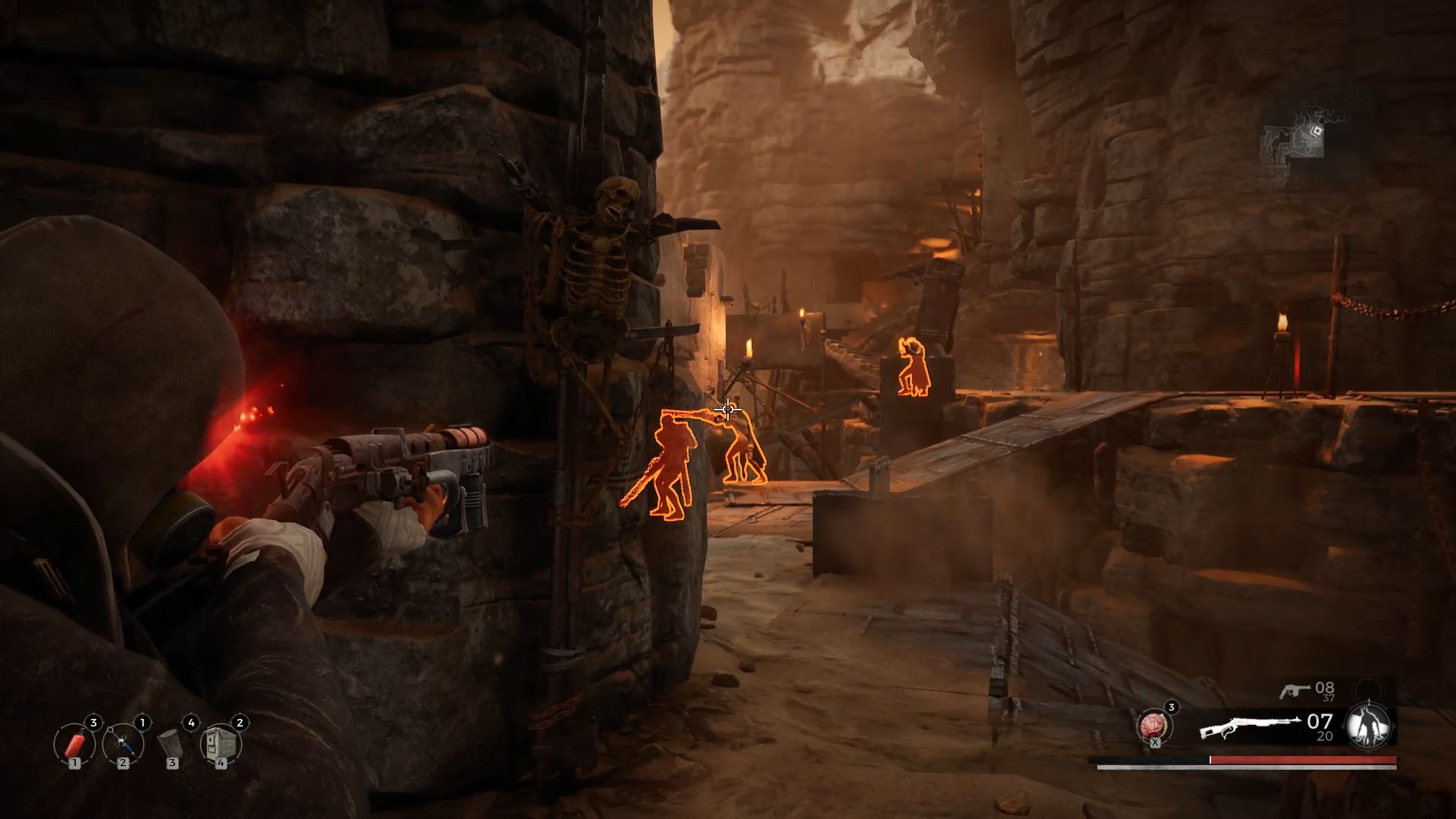Use the blue syringe item
The height and width of the screenshot is (819, 1456).
click(123, 745)
